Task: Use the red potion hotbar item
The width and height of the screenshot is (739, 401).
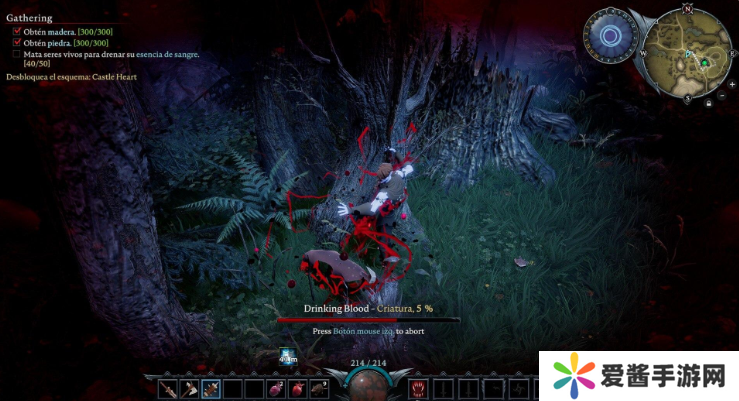Action: (275, 388)
